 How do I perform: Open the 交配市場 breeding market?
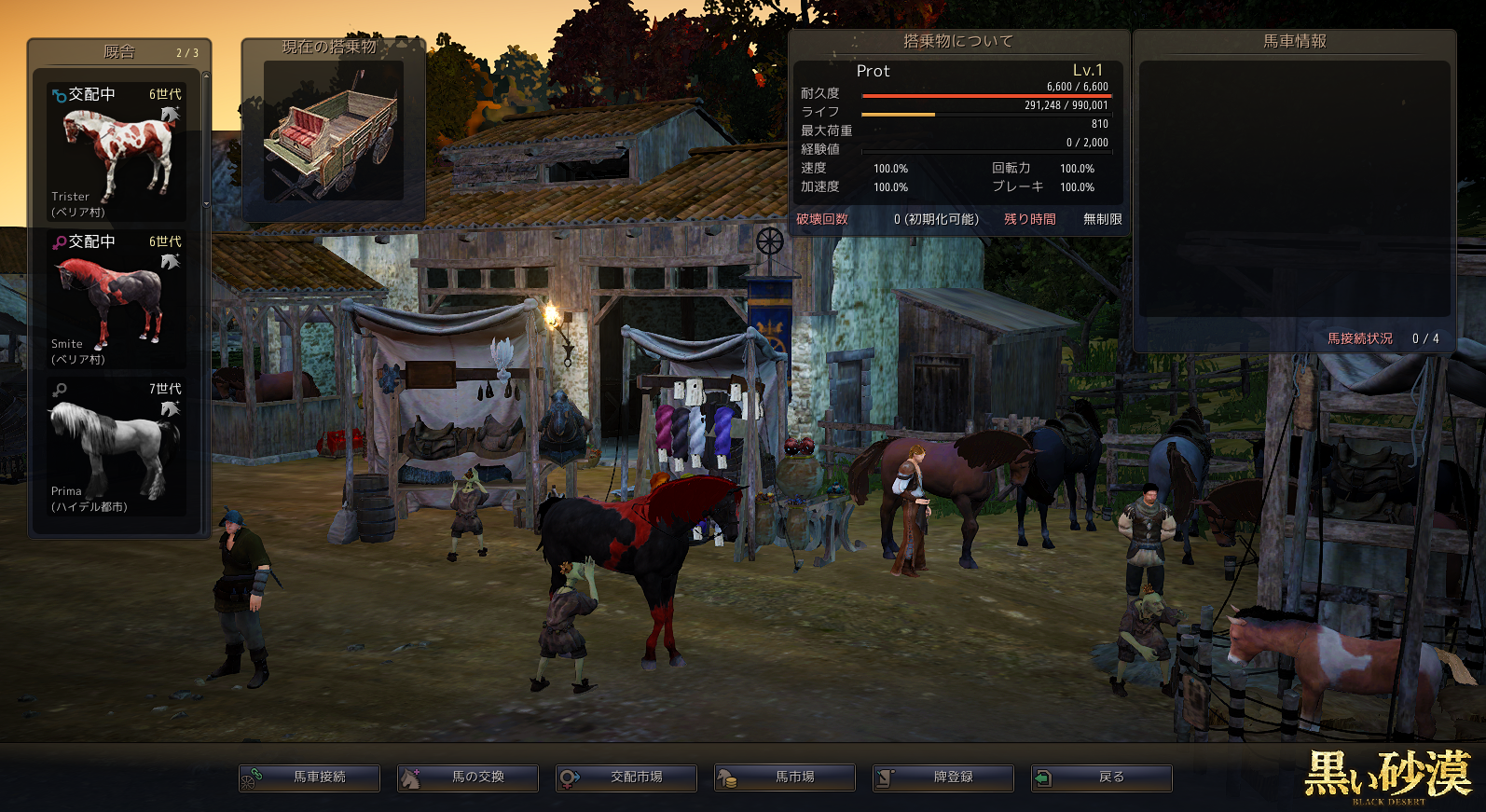(x=626, y=778)
